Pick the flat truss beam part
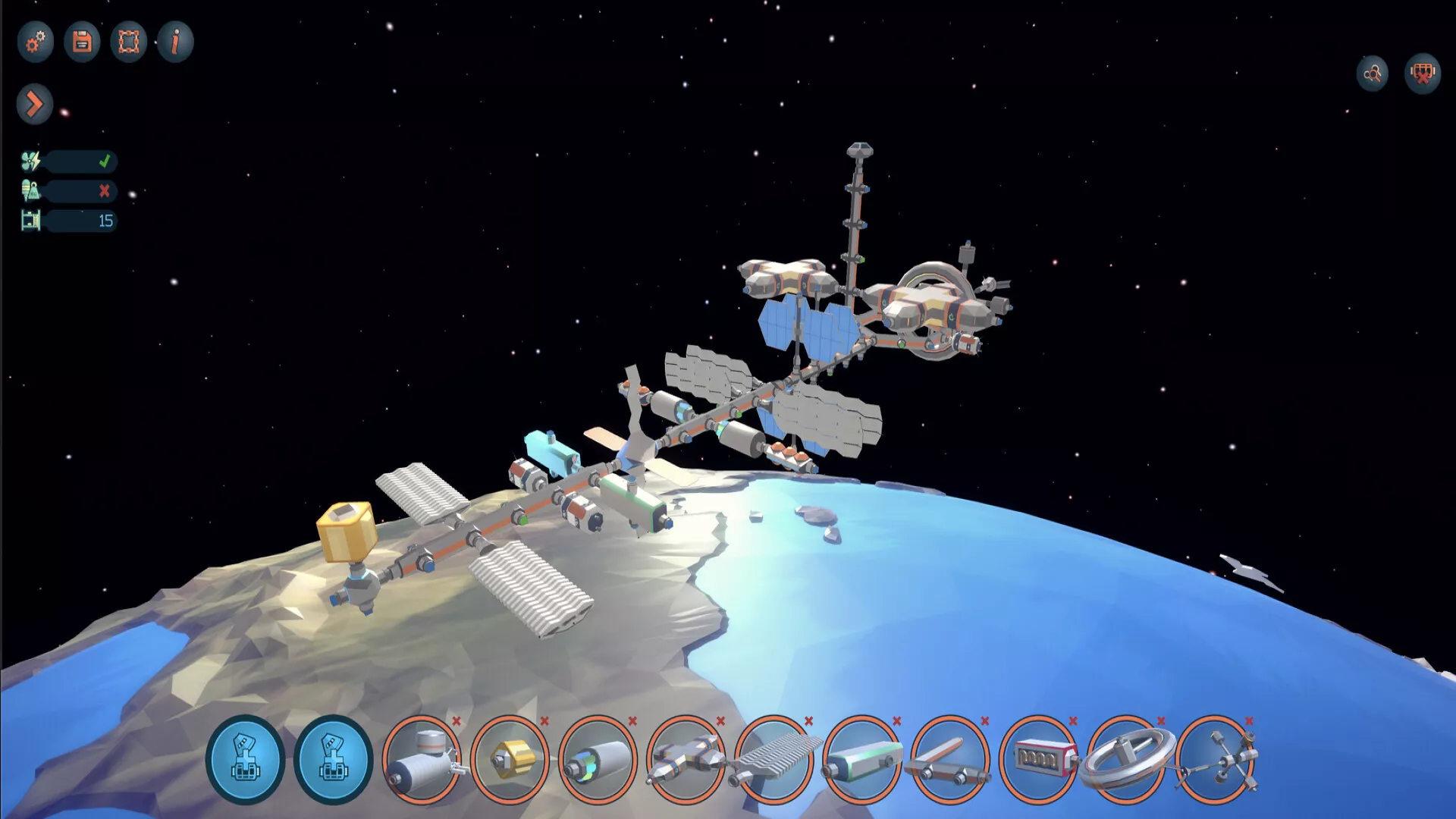 point(950,759)
